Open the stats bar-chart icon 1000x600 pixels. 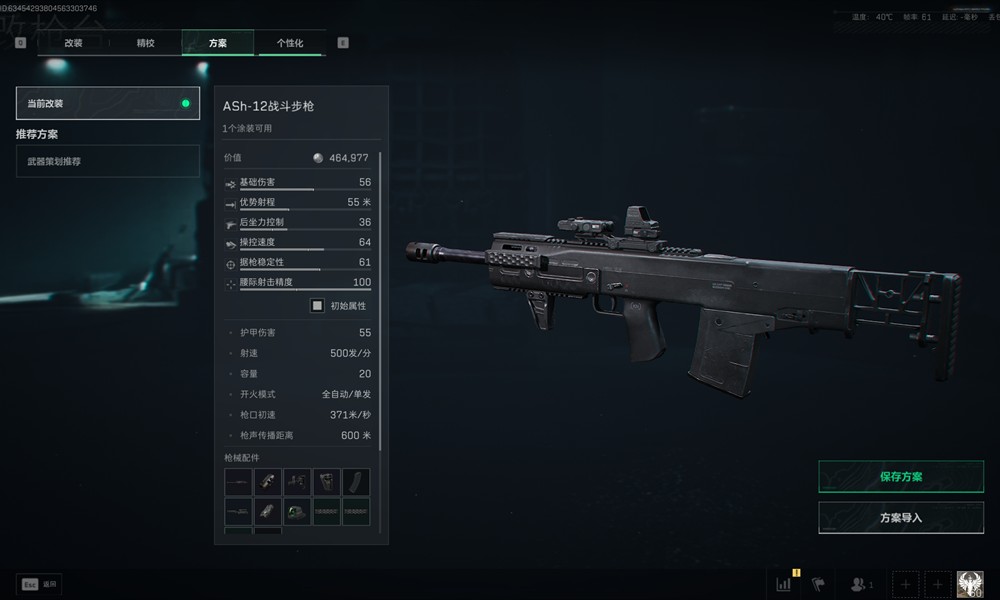click(783, 584)
